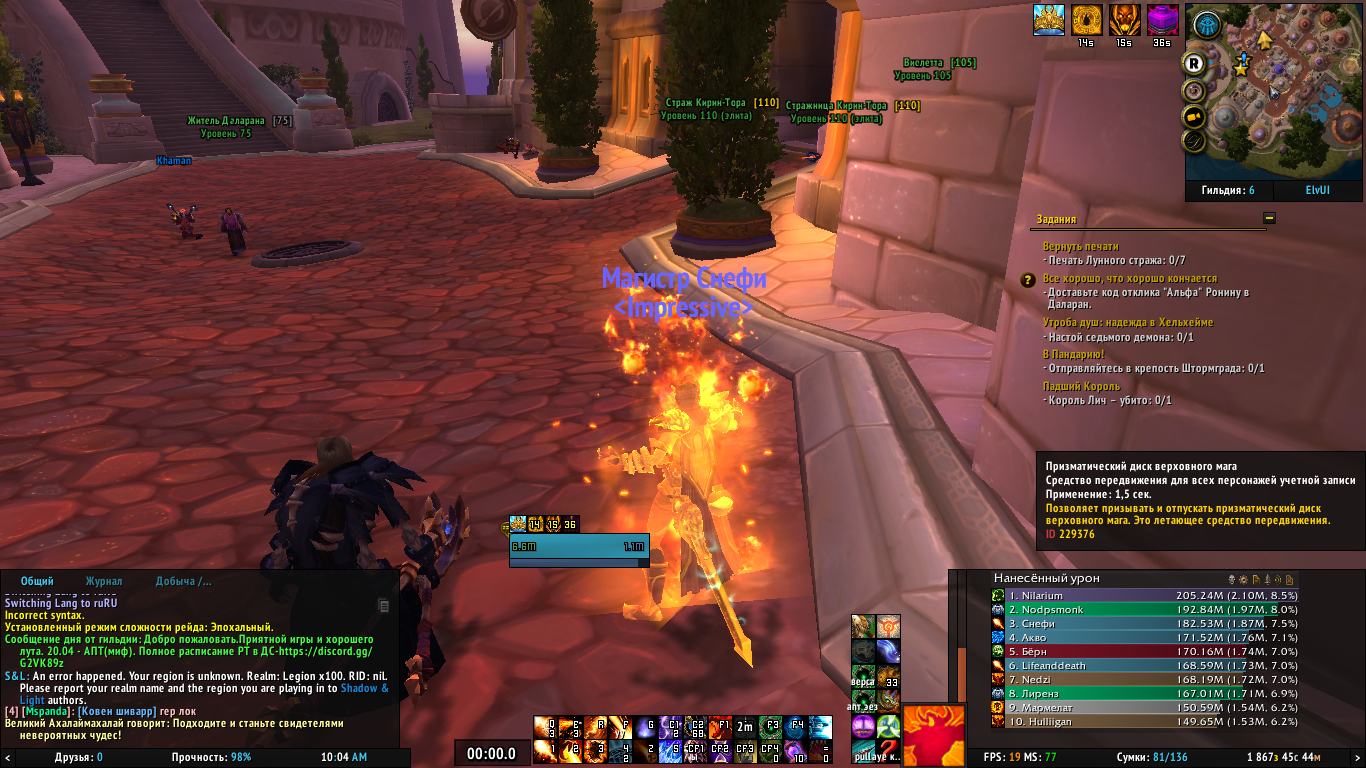
Task: Open the Гильдия data panel
Action: [1222, 190]
